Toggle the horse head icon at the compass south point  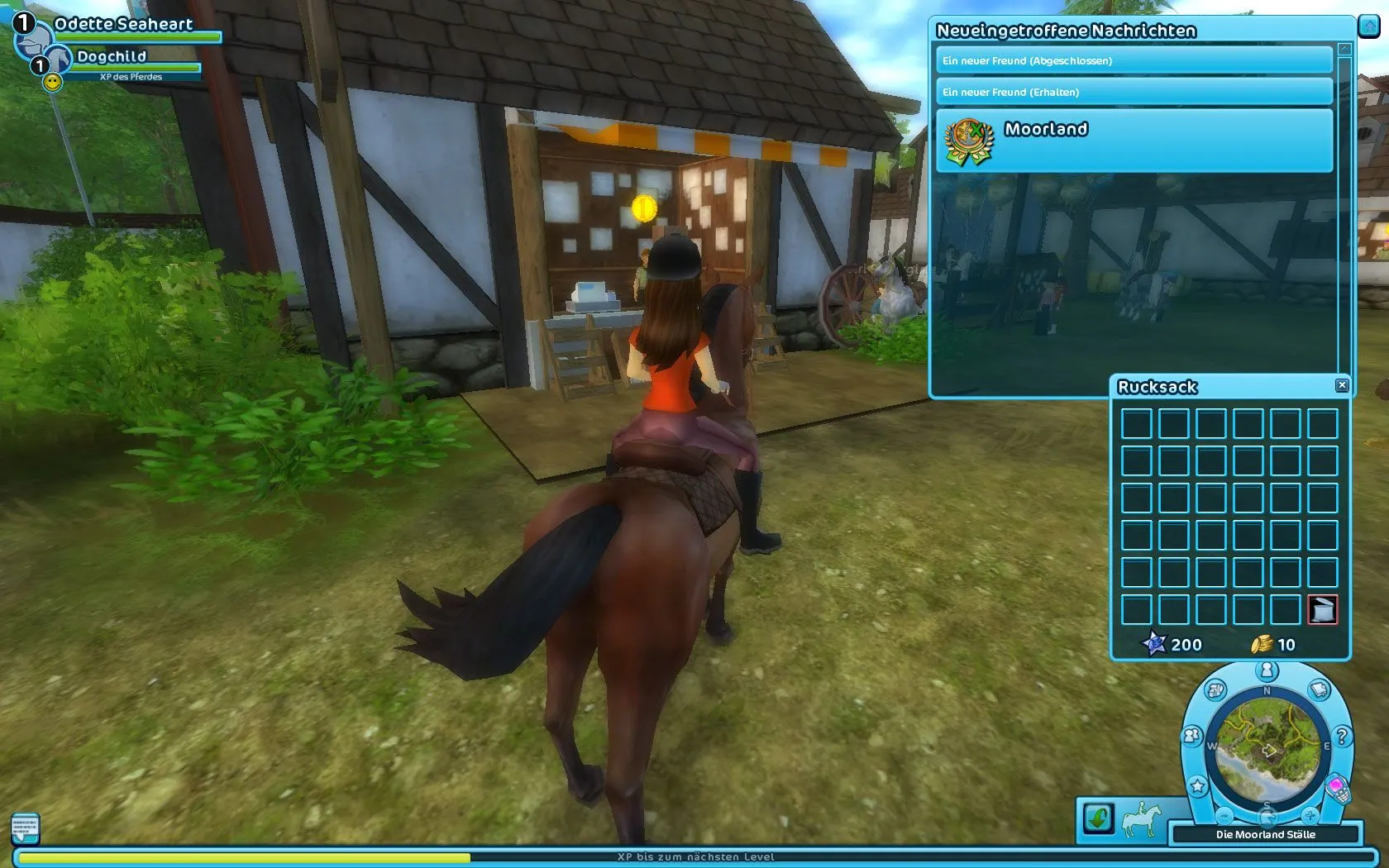click(x=1268, y=817)
